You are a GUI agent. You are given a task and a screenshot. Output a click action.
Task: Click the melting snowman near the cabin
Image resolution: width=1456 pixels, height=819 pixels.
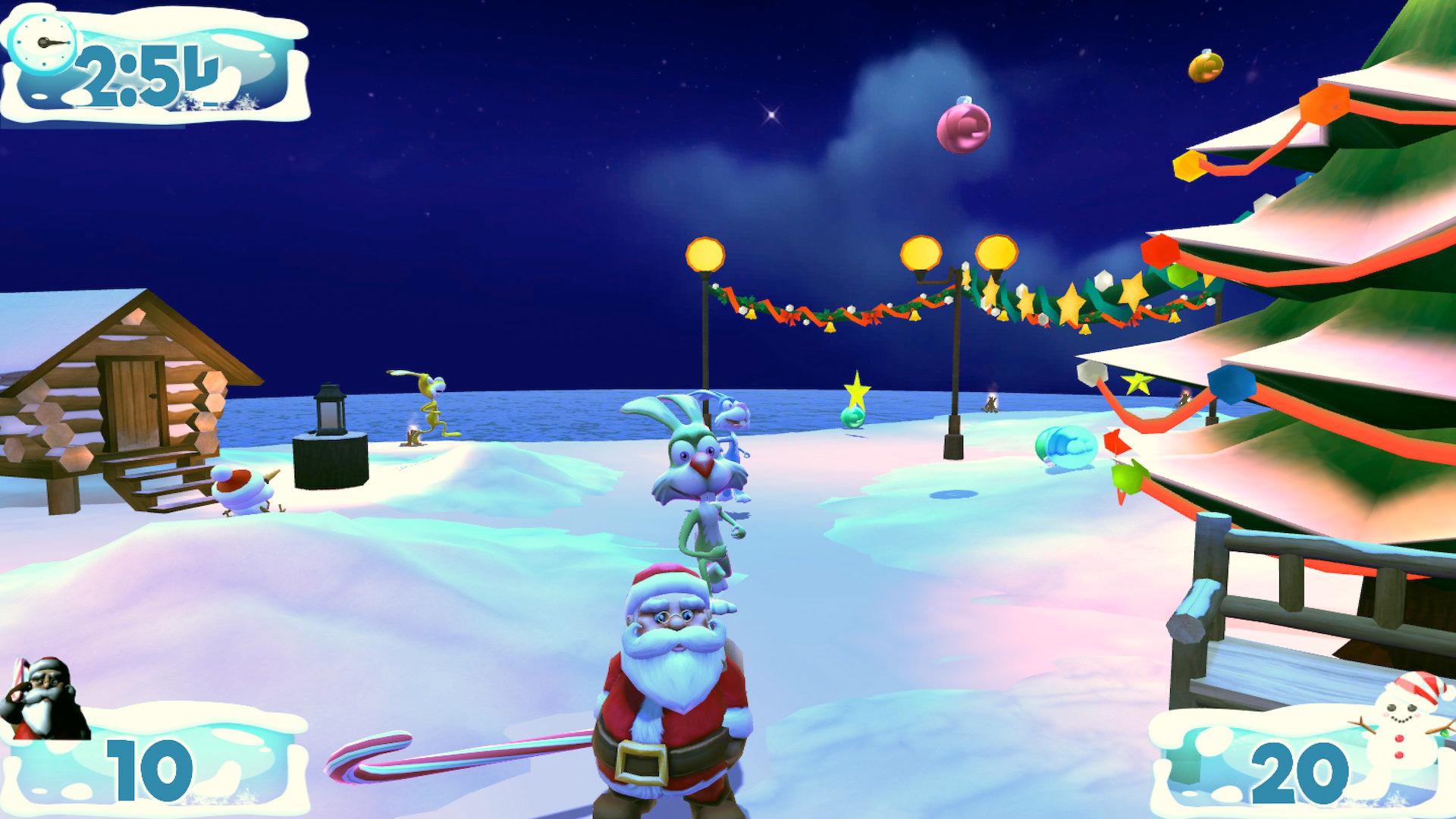pos(243,489)
